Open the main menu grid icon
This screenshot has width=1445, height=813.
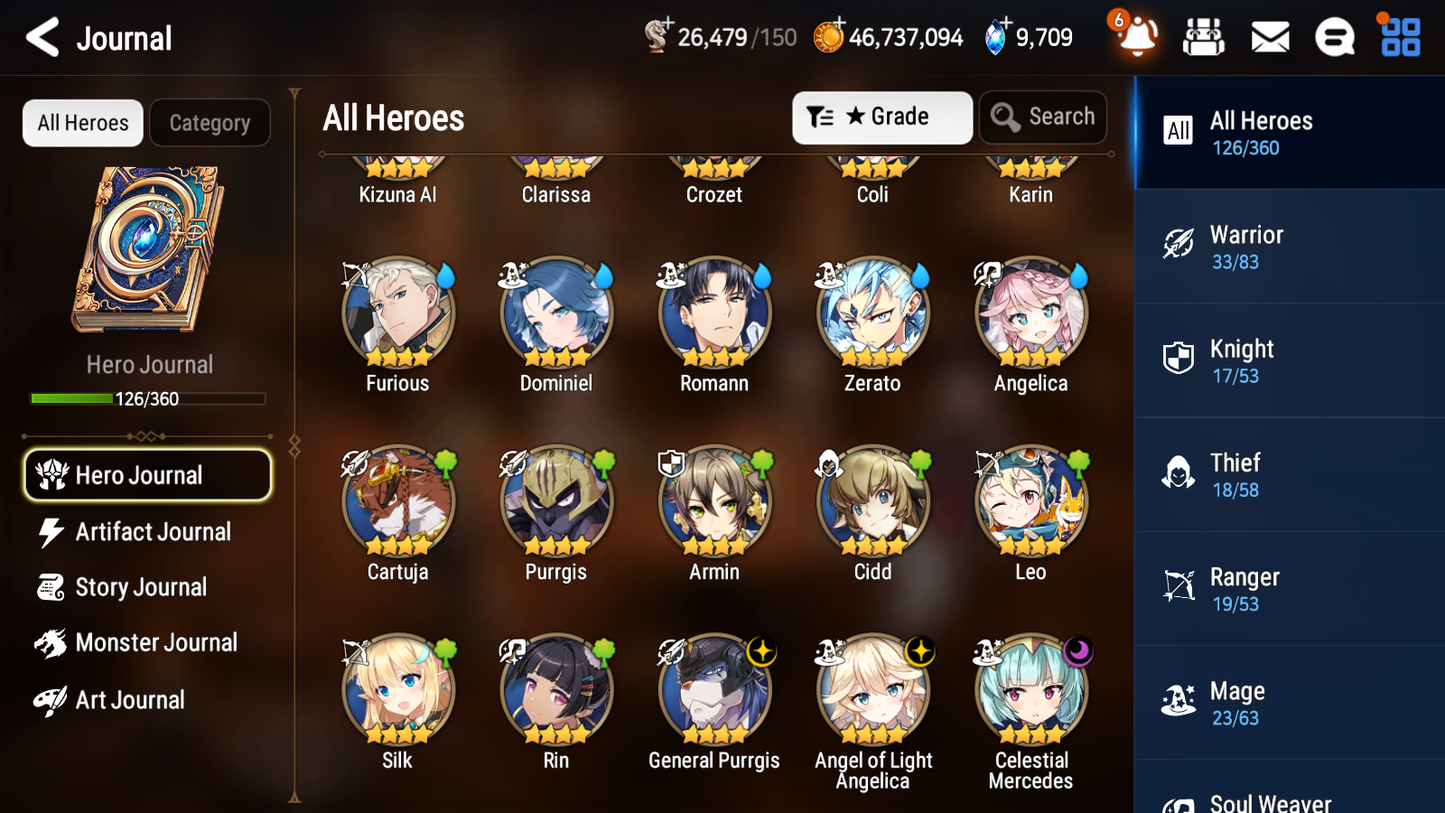[1398, 35]
